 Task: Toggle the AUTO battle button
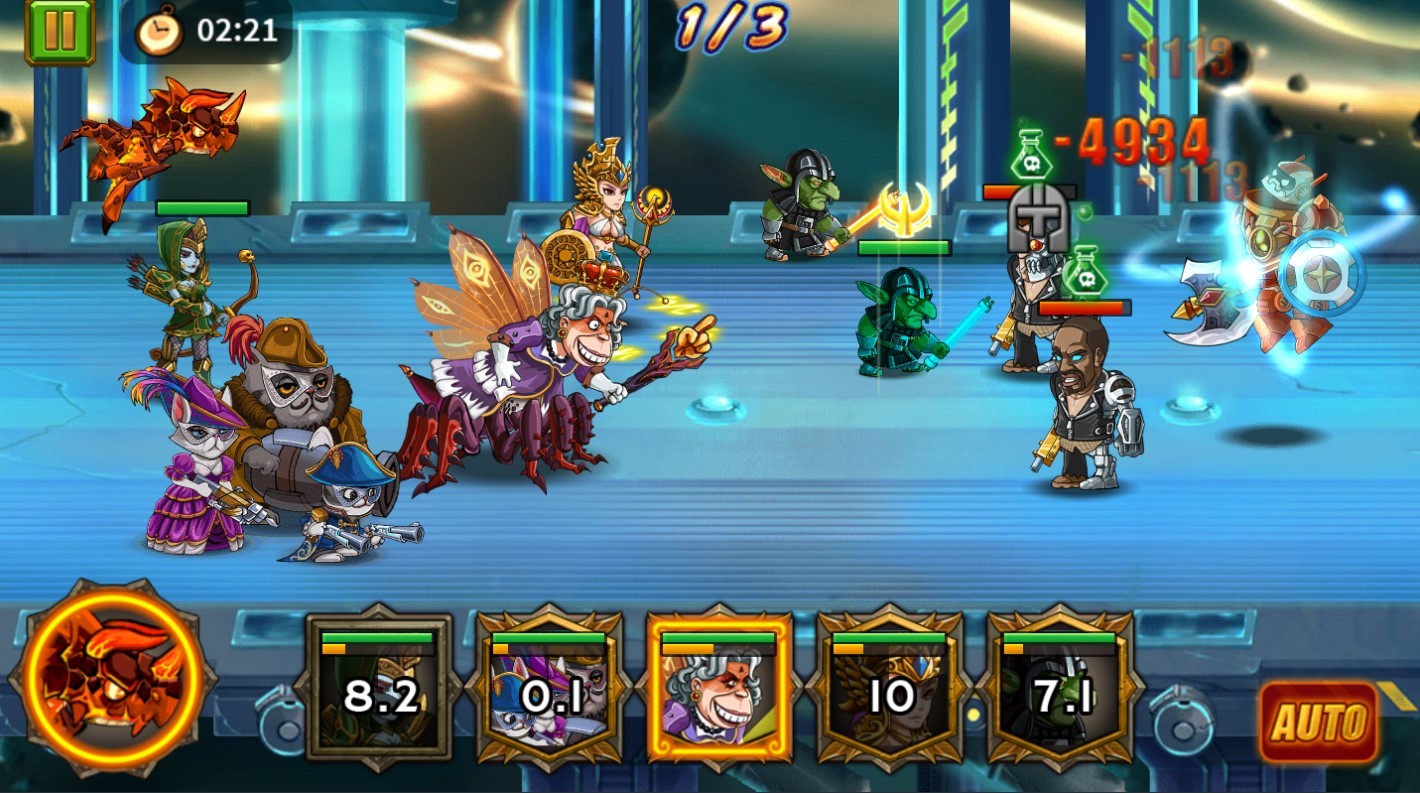1319,723
